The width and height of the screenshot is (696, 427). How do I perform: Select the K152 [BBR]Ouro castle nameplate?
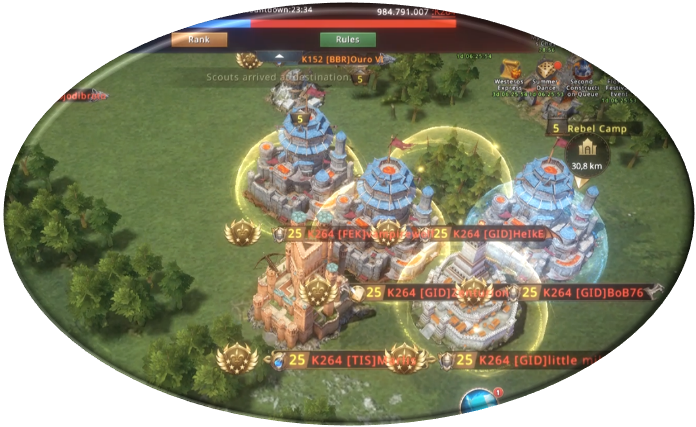point(338,59)
